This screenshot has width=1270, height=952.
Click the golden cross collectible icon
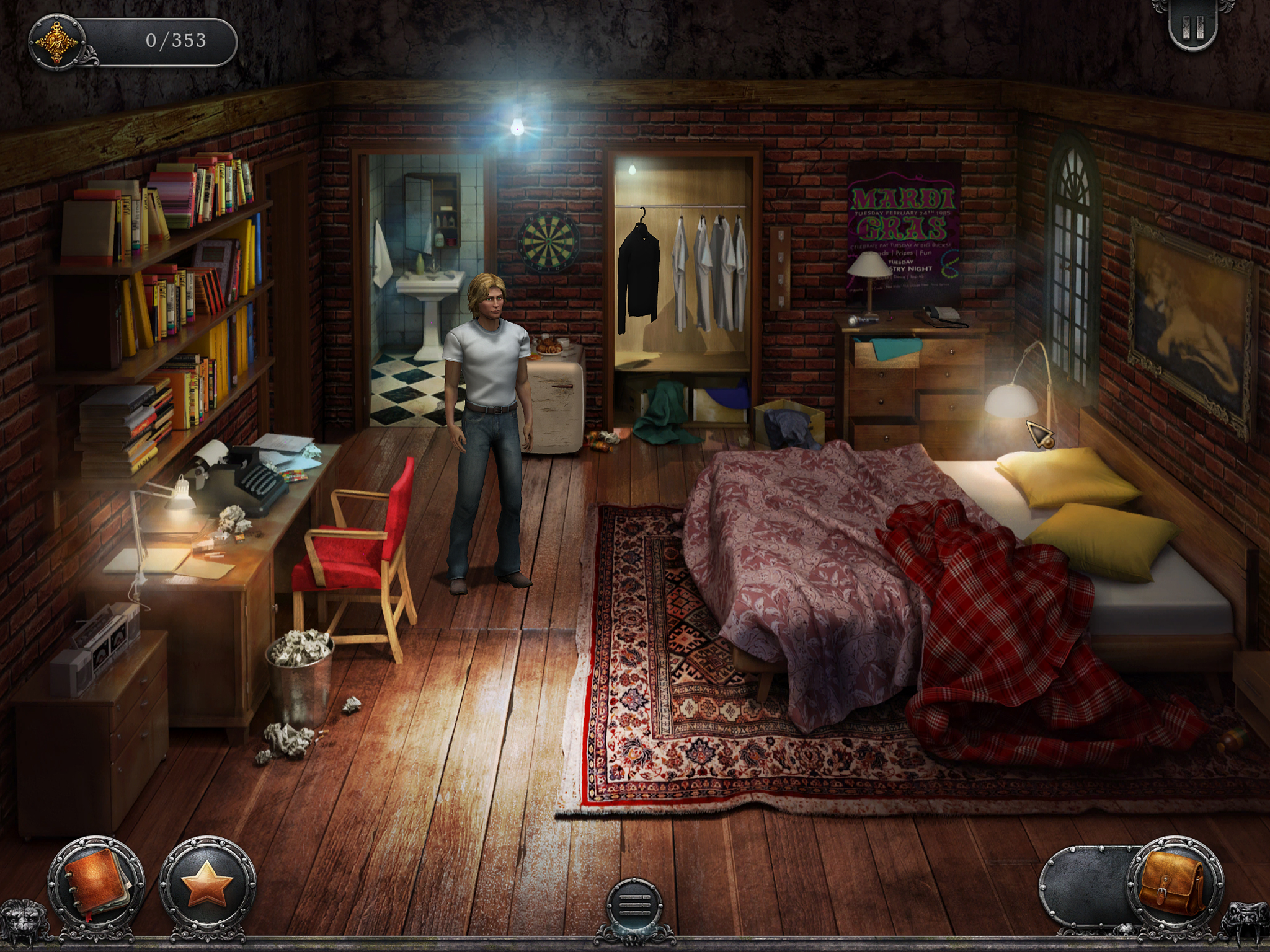tap(57, 41)
